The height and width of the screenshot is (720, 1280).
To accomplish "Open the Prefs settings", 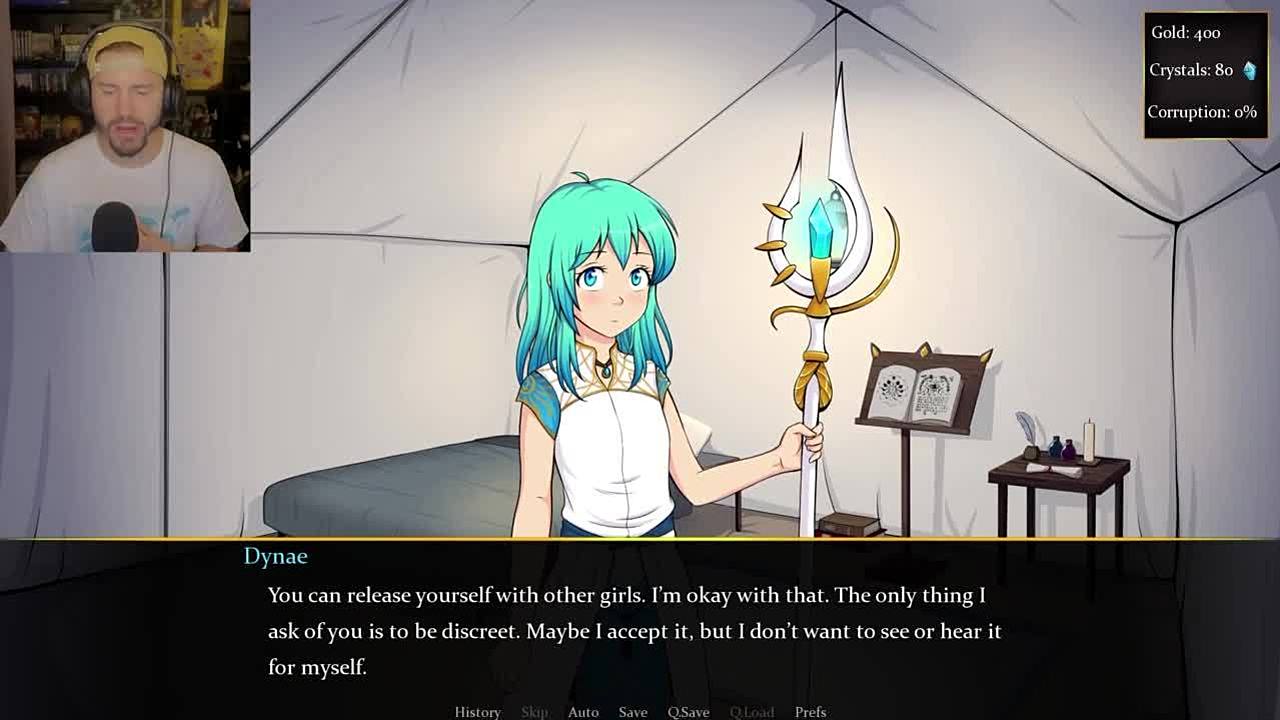I will pyautogui.click(x=810, y=711).
